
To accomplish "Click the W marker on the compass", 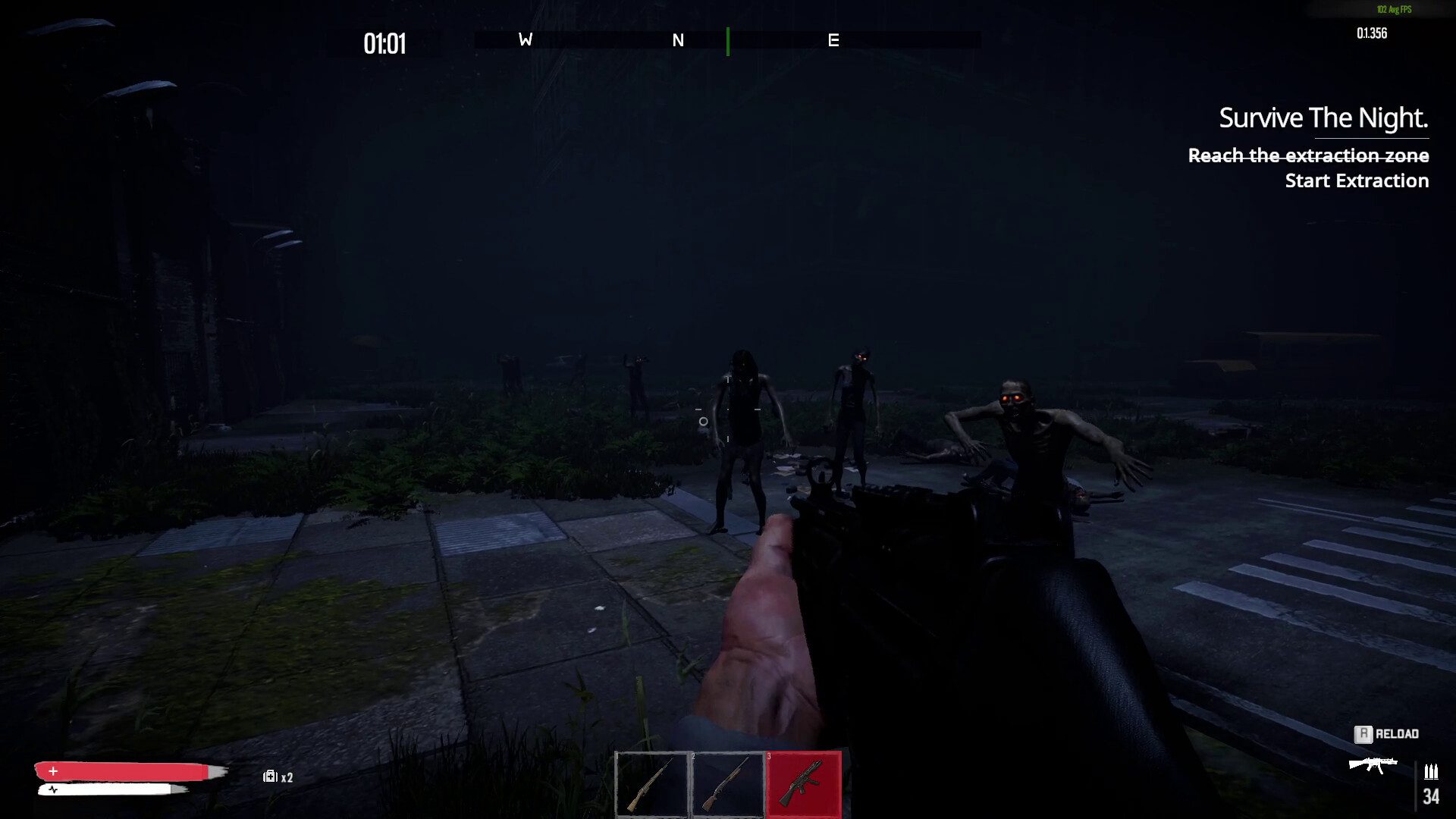I will [x=524, y=41].
